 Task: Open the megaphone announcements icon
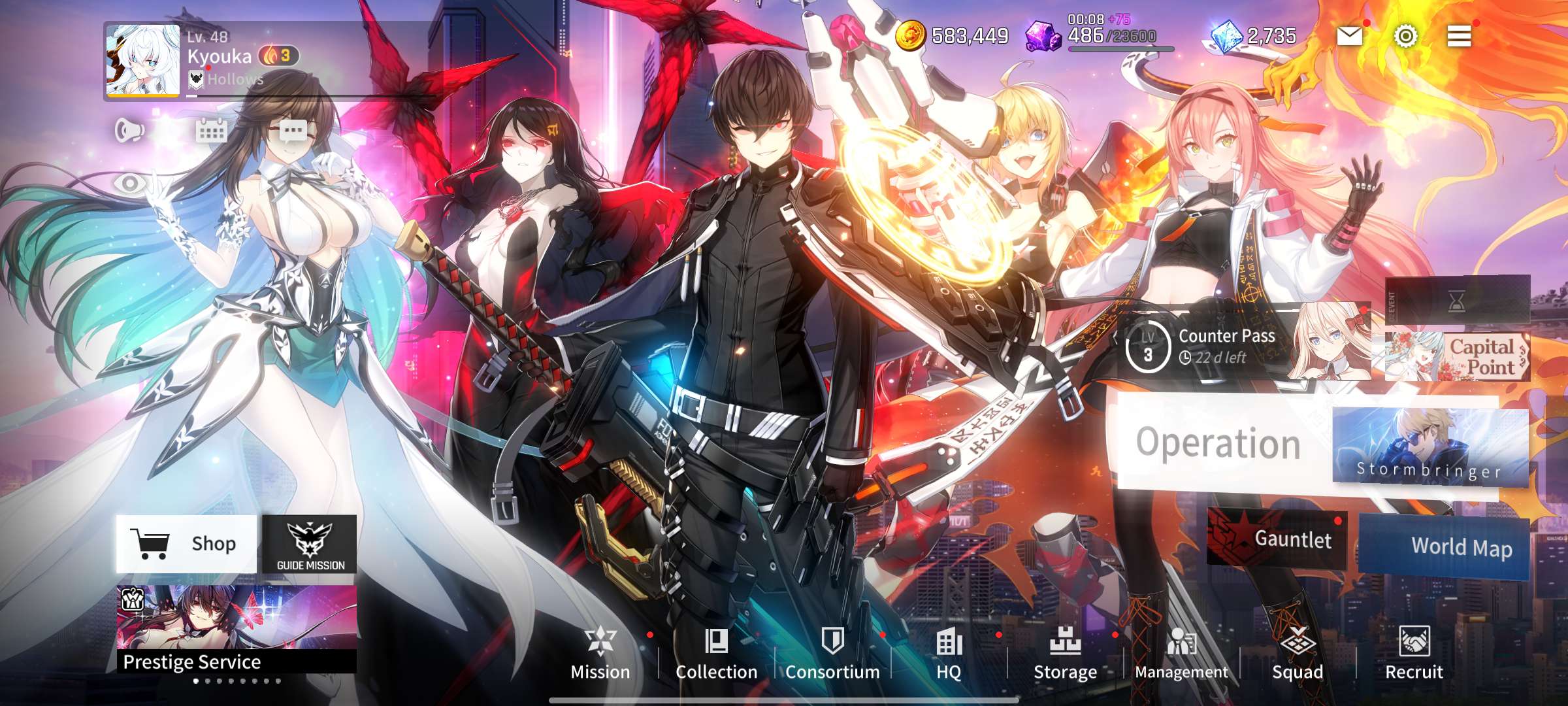129,131
